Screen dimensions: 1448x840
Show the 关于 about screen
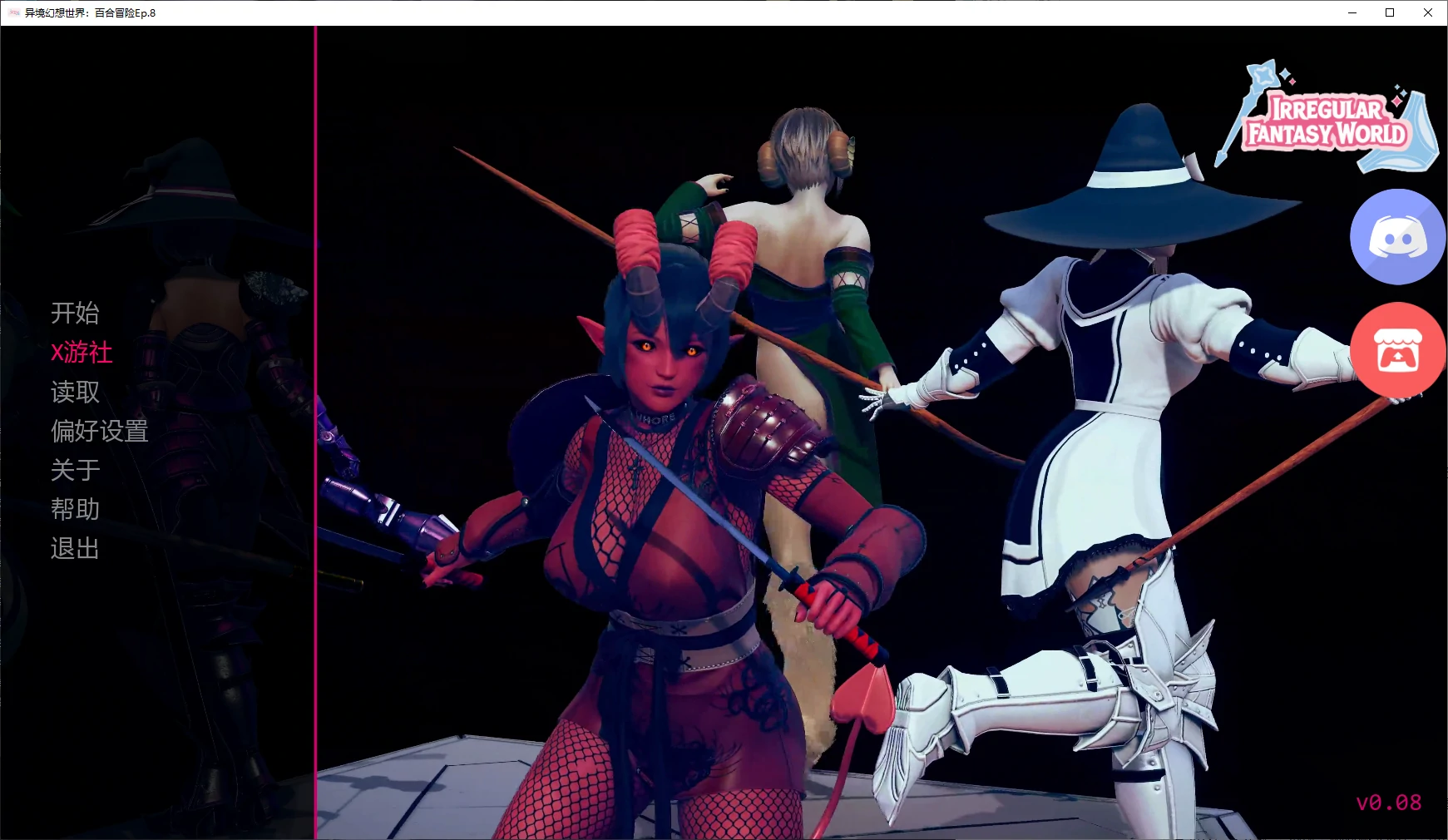[75, 470]
